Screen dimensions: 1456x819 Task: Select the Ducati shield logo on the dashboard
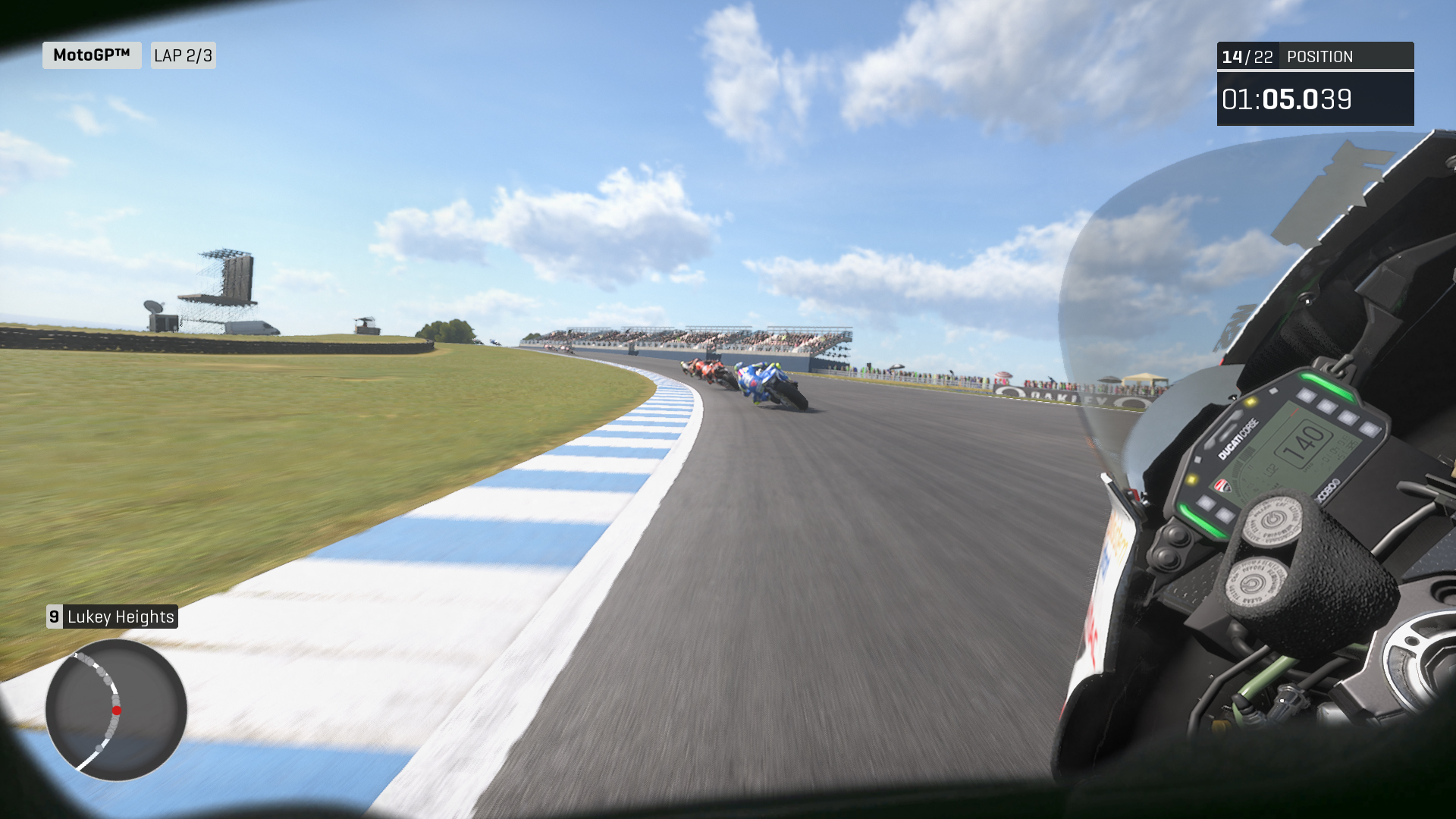click(x=1222, y=485)
